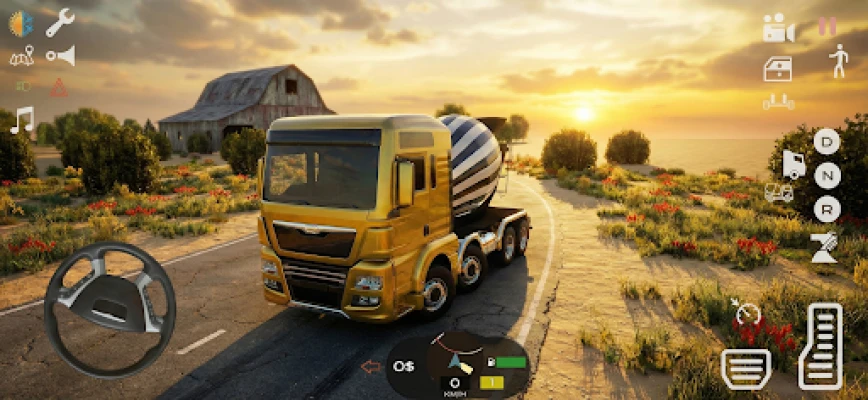Image resolution: width=868 pixels, height=400 pixels.
Task: Pause the game
Action: coord(827,27)
